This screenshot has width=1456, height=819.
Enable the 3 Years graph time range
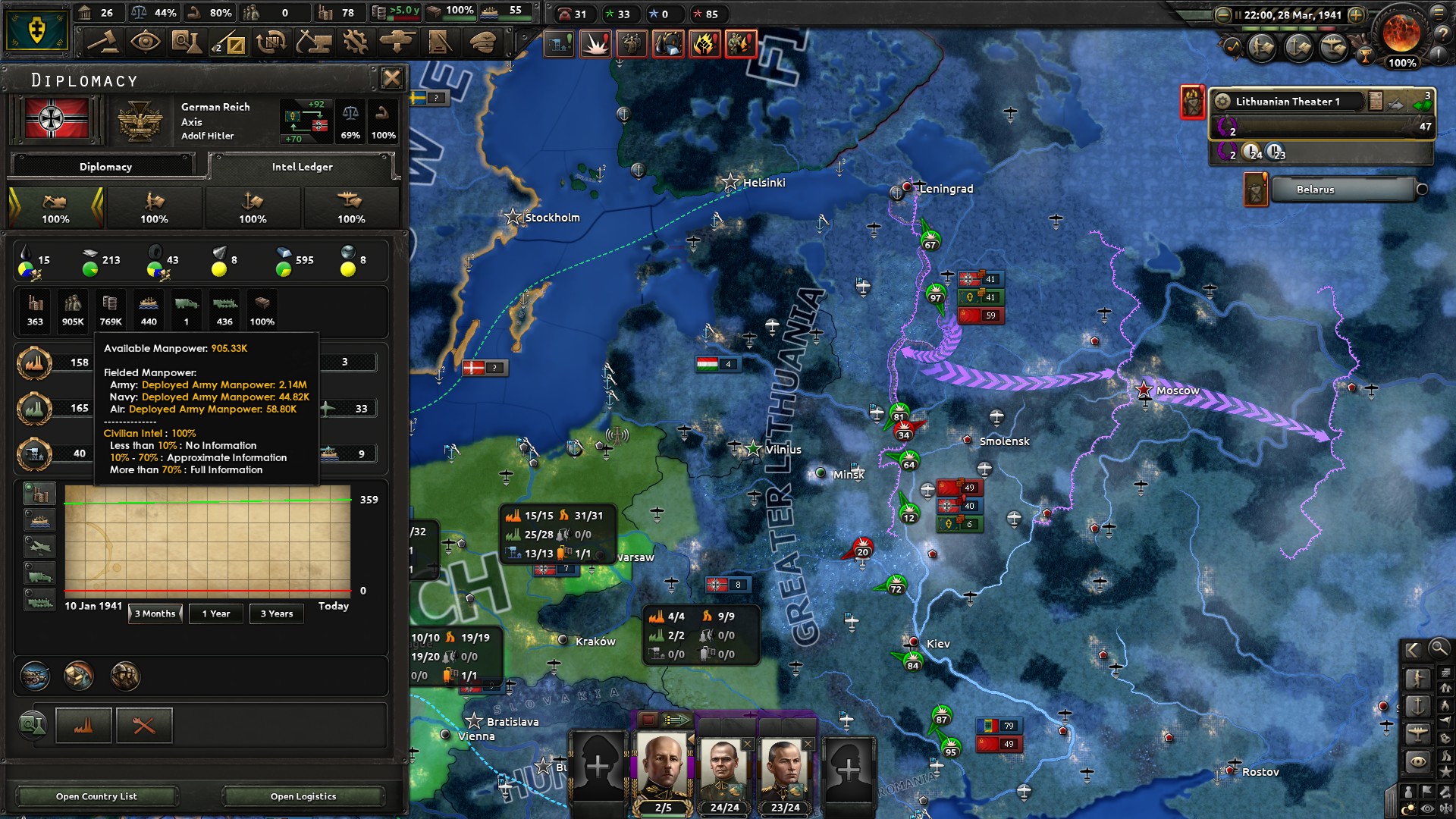point(276,613)
